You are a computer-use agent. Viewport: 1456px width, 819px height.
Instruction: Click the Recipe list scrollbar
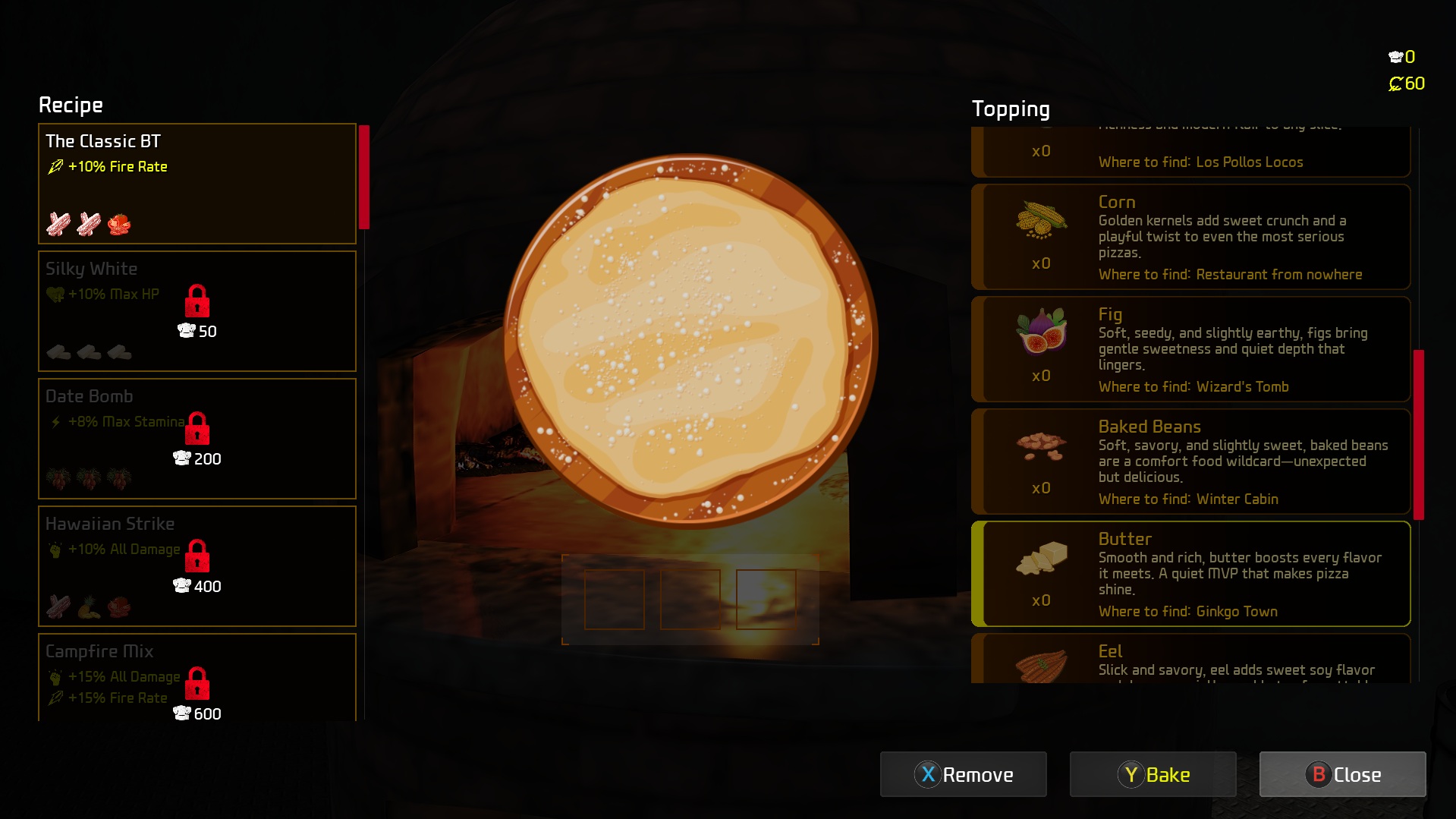coord(364,178)
